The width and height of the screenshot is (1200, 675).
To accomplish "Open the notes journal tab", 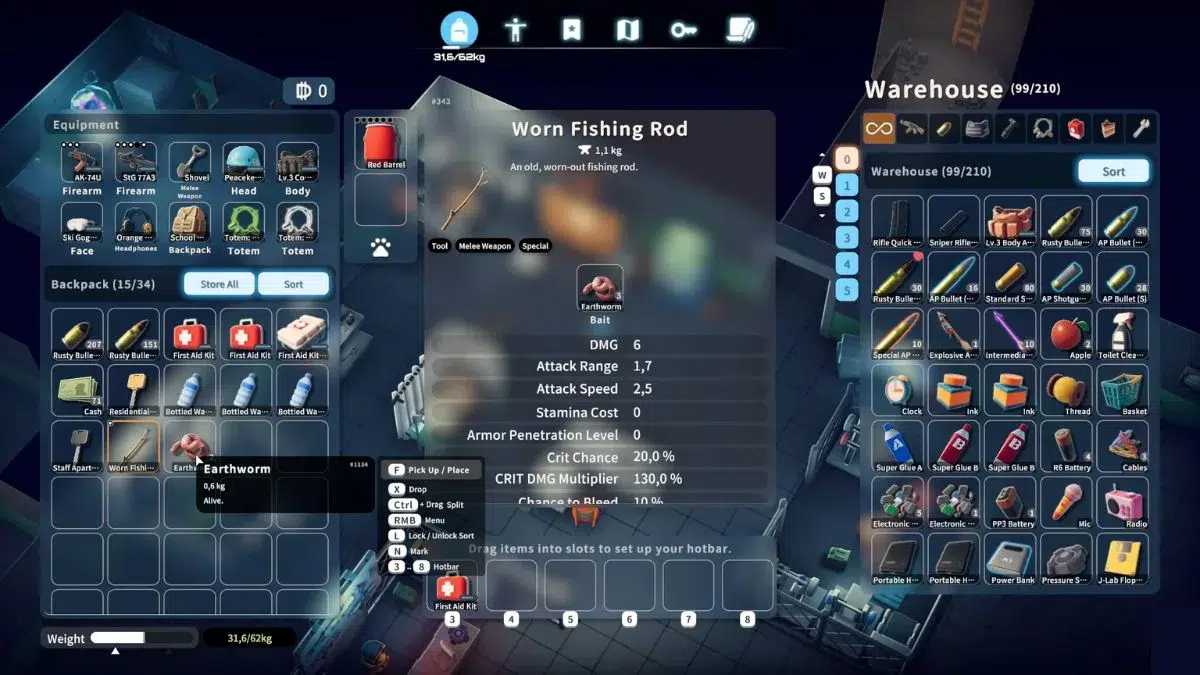I will click(740, 30).
